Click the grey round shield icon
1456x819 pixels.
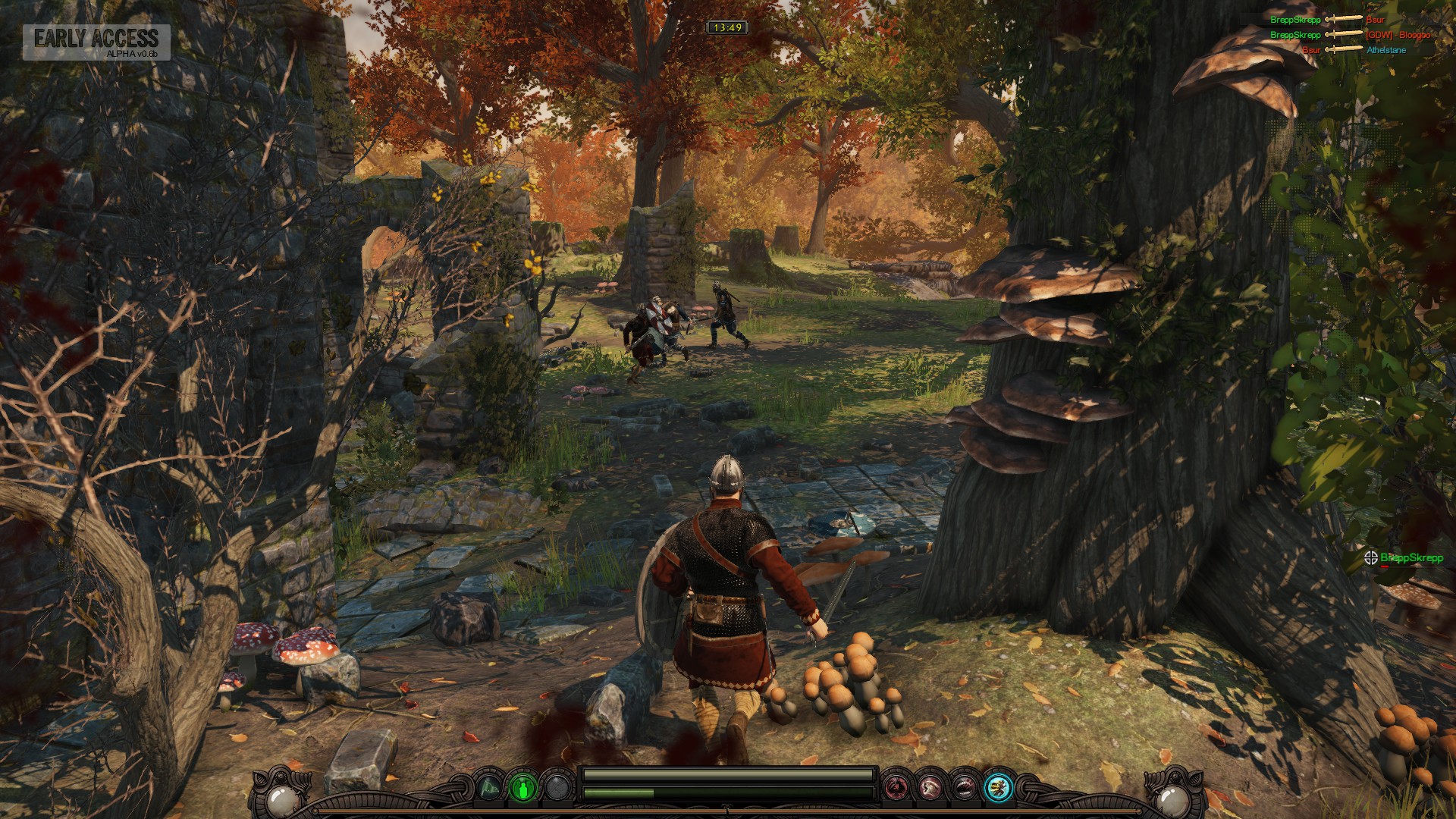click(x=558, y=789)
